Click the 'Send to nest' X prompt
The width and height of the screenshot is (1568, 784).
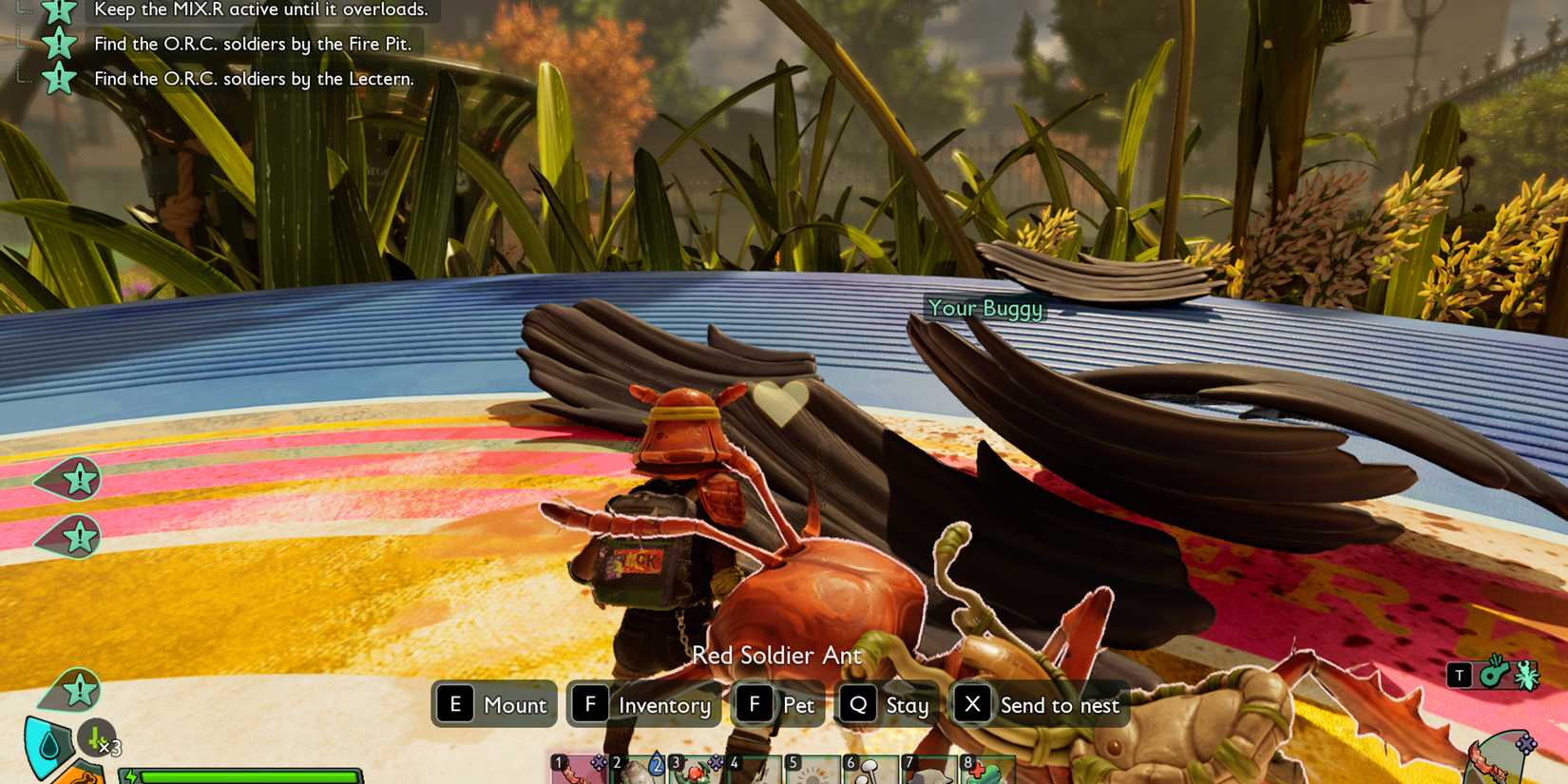(x=1040, y=705)
